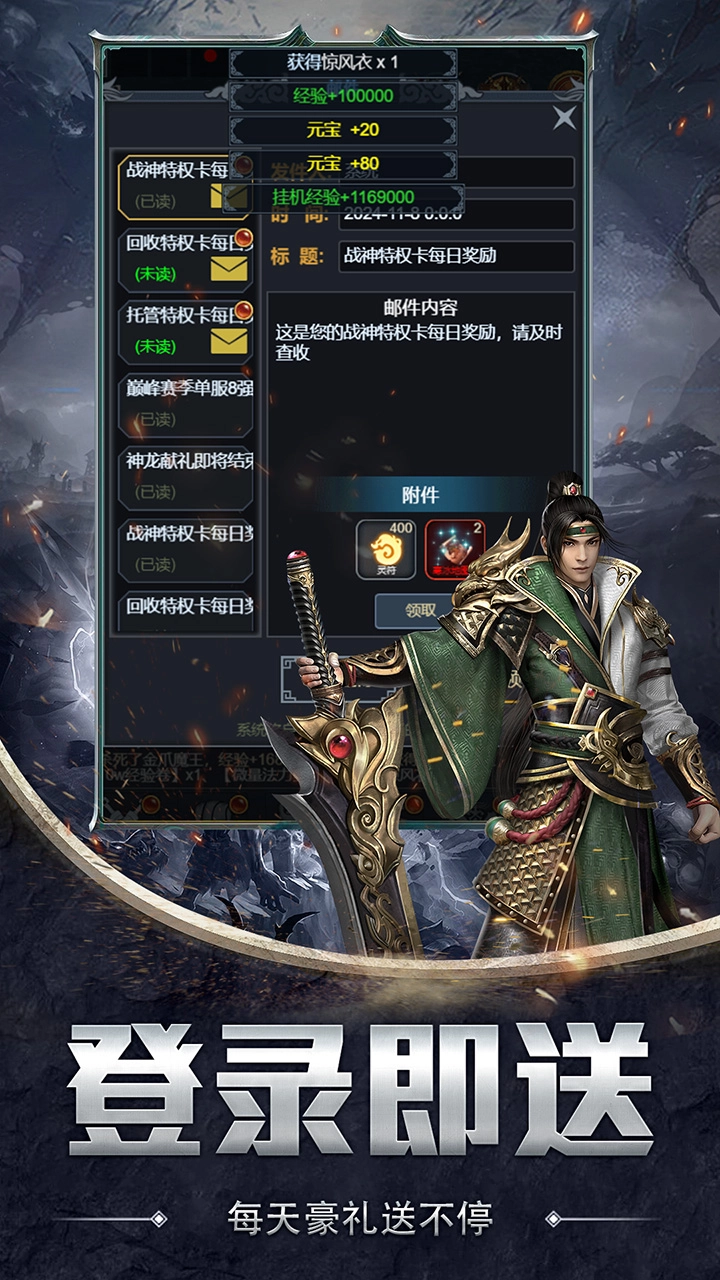Open the unread 托管特权卡 mail
Screen dimensions: 720x1280
(x=186, y=330)
